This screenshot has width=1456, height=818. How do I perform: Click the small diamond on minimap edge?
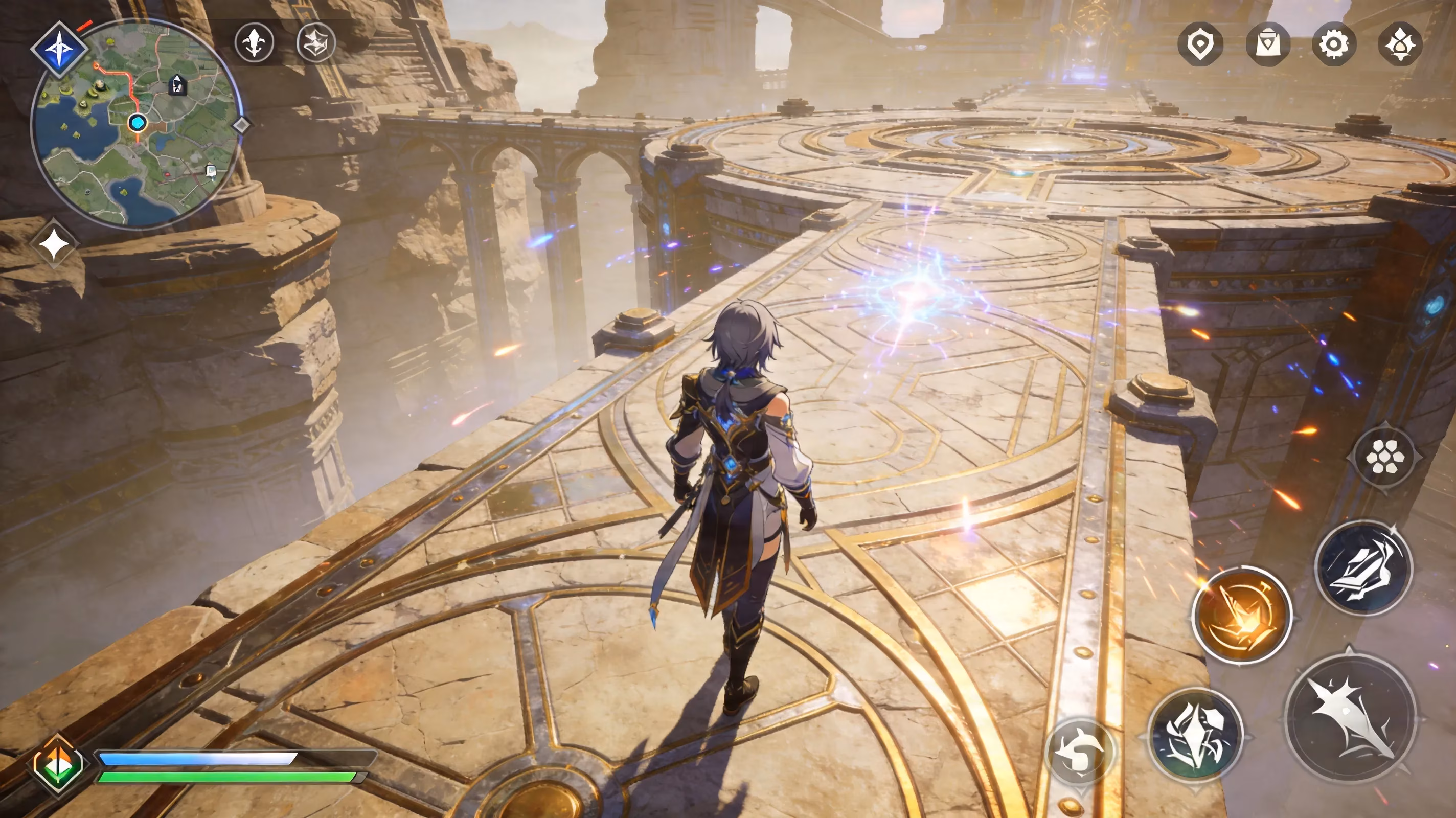[x=242, y=125]
